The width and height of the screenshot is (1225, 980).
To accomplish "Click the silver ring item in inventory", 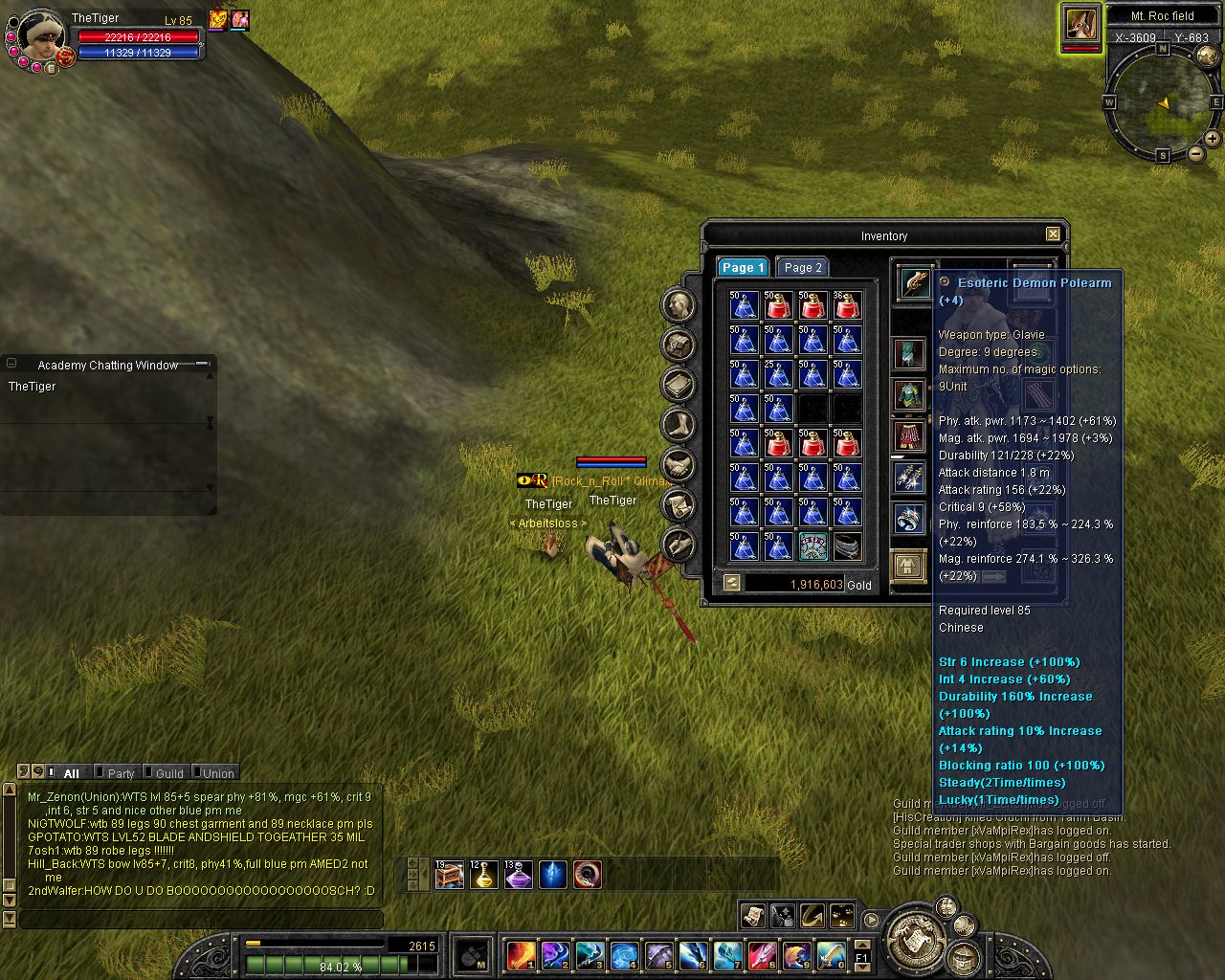I will [846, 546].
